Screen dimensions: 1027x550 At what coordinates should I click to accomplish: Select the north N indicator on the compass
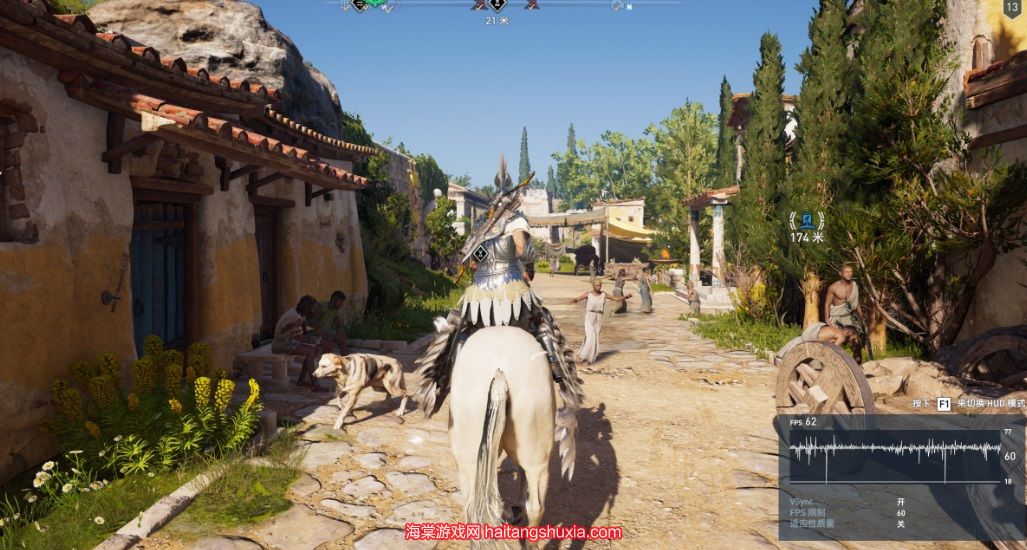[629, 6]
